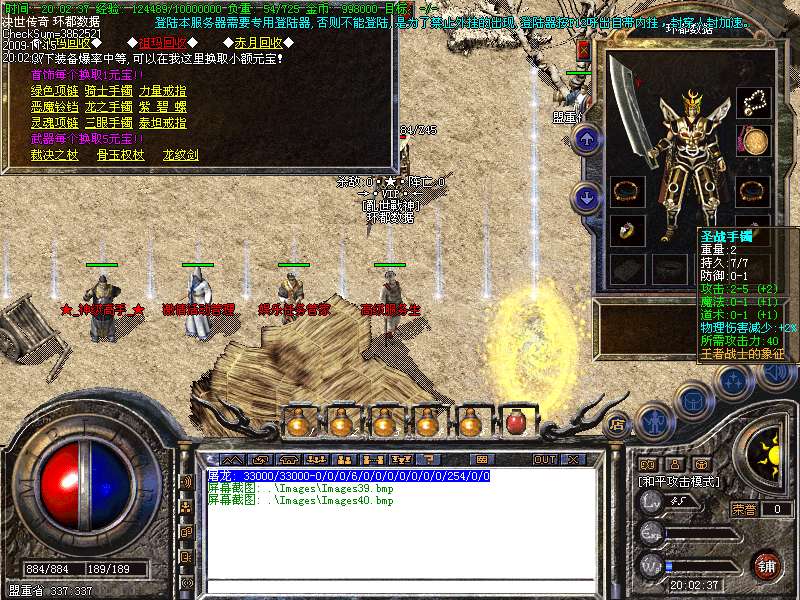The height and width of the screenshot is (600, 800).
Task: Open the 店 shop button
Action: 617,421
